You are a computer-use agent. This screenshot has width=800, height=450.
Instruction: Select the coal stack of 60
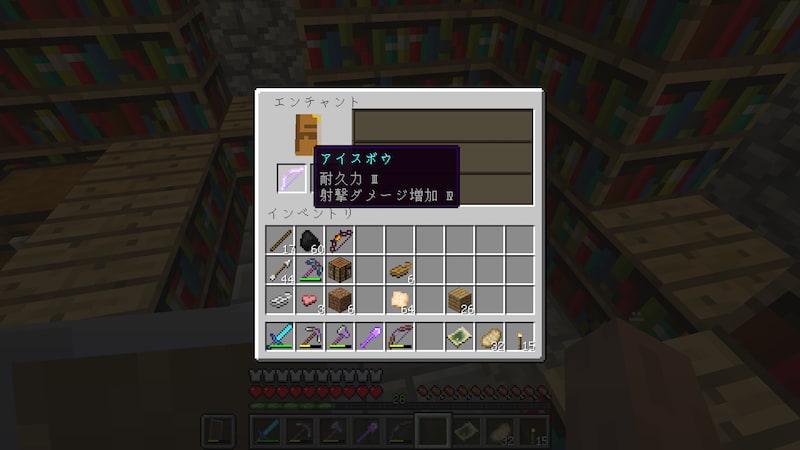[310, 240]
